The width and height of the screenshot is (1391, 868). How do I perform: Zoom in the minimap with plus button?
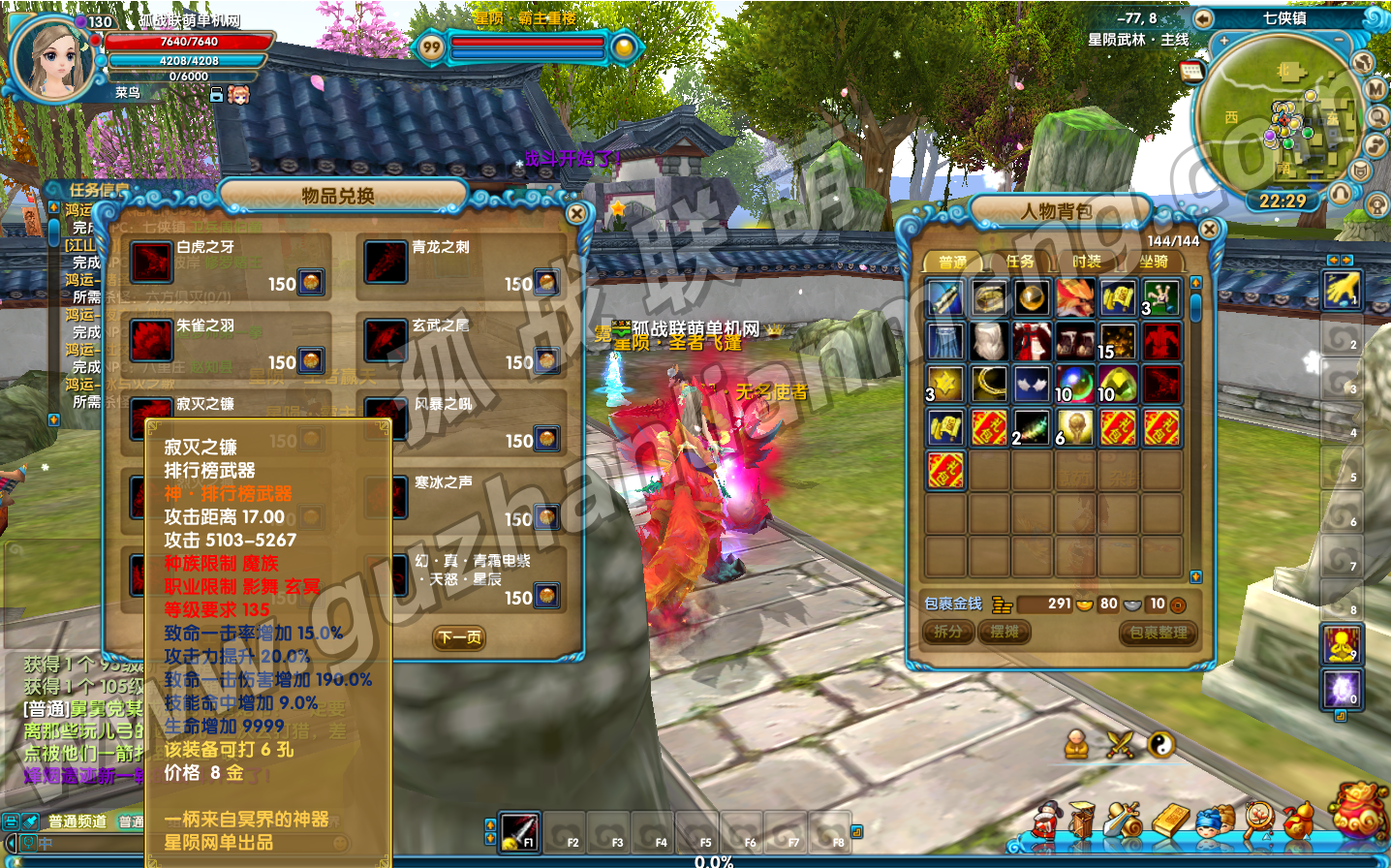pyautogui.click(x=1224, y=41)
